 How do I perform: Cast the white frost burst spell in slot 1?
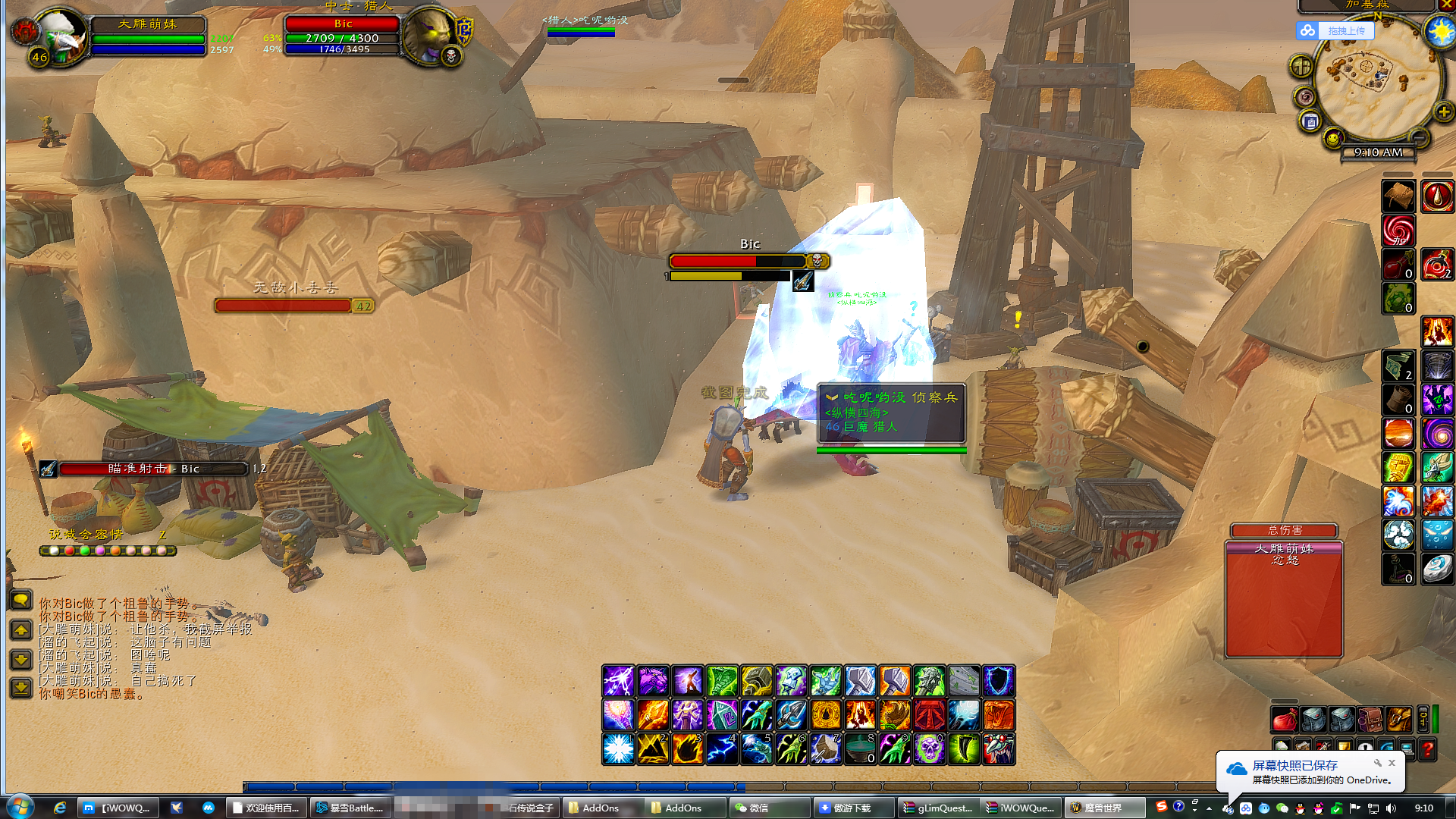[x=618, y=749]
